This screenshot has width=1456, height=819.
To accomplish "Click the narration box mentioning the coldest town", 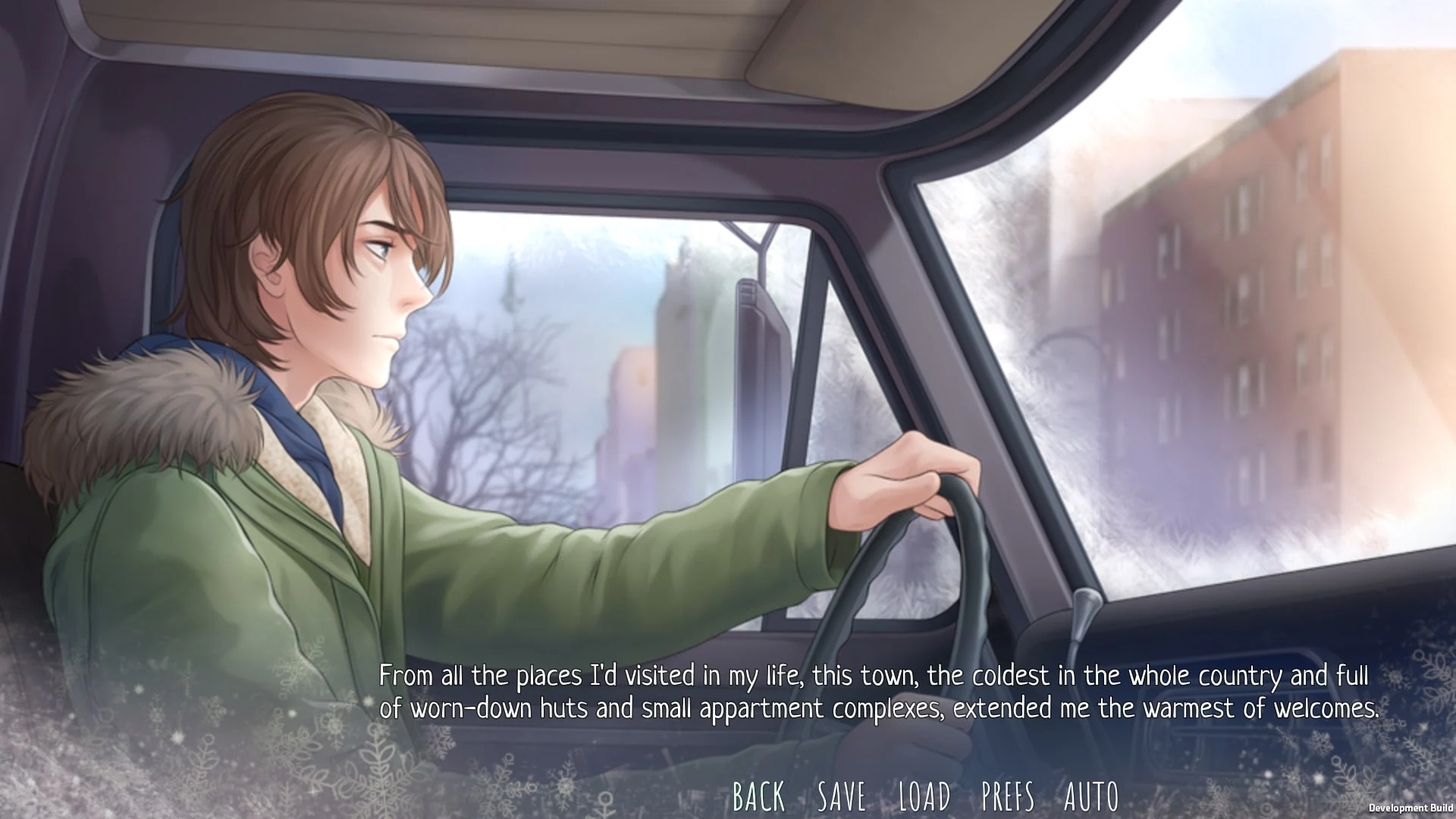I will 758,692.
